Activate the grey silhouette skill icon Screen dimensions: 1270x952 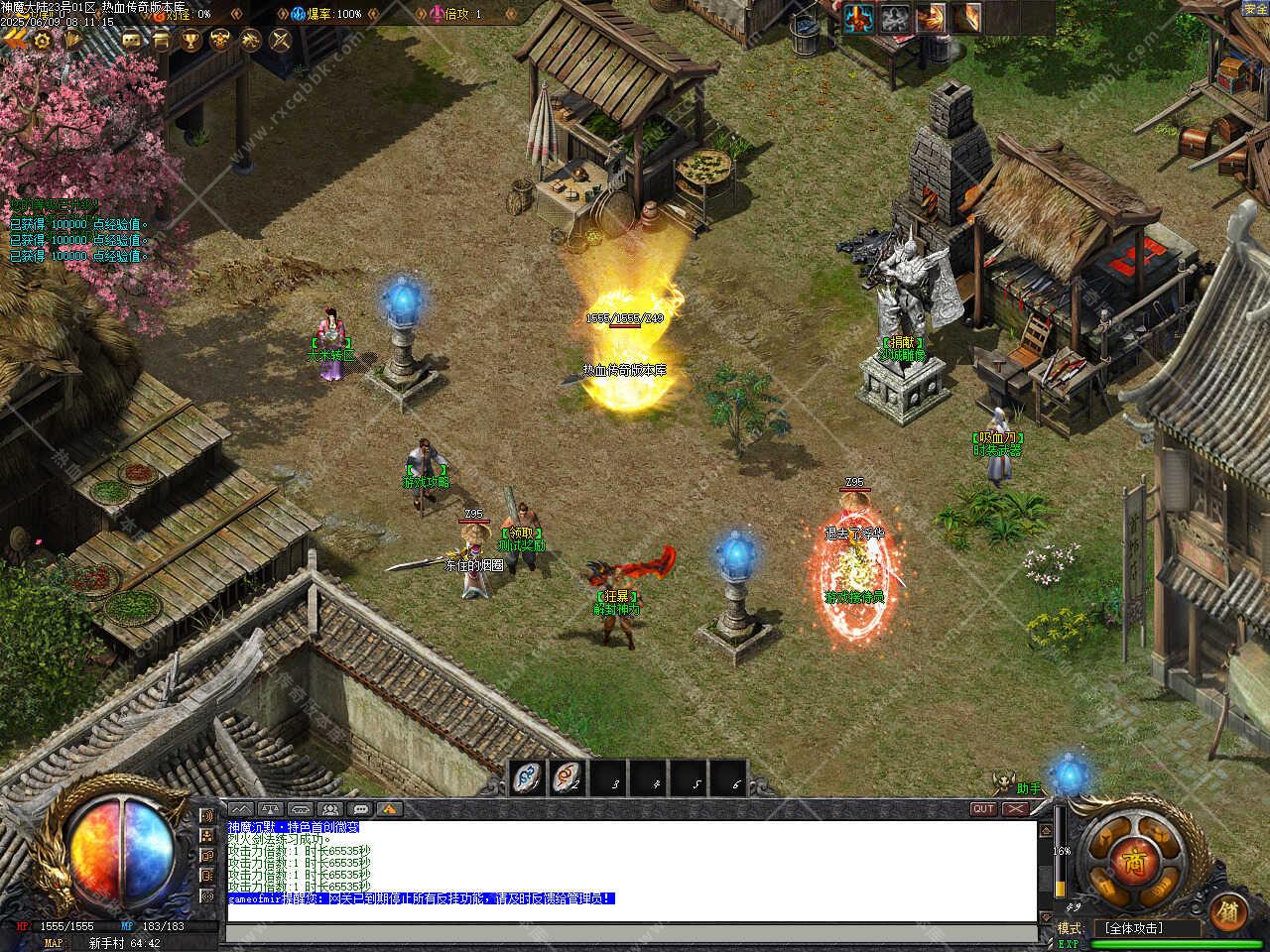[x=895, y=18]
